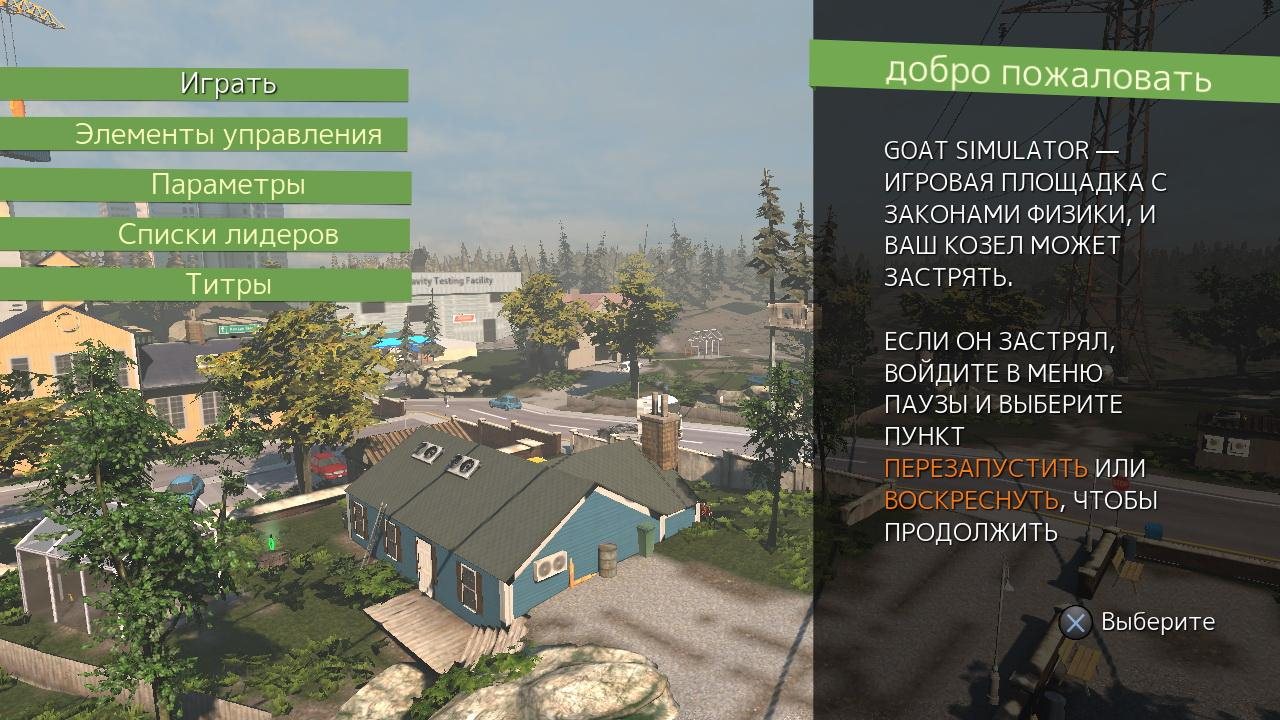The image size is (1280, 720).
Task: Start the game with Играть
Action: (x=228, y=84)
